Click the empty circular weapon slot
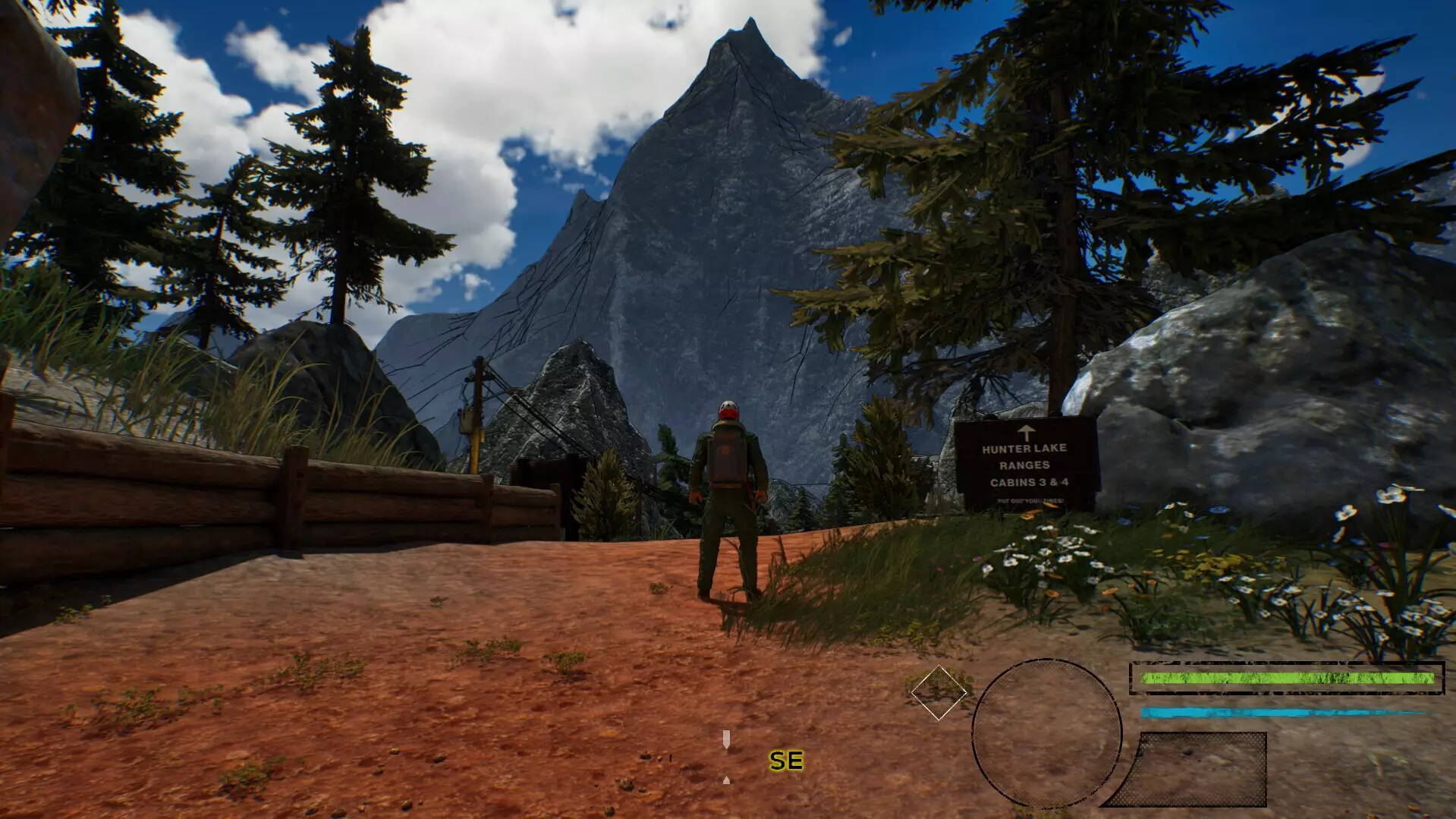The width and height of the screenshot is (1456, 819). point(1046,734)
